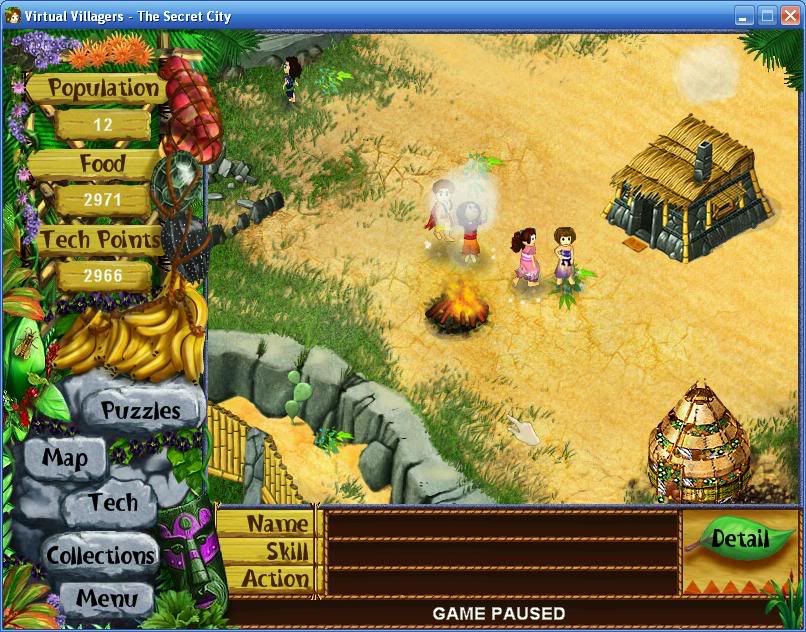
Task: Minimize the game window
Action: click(745, 15)
